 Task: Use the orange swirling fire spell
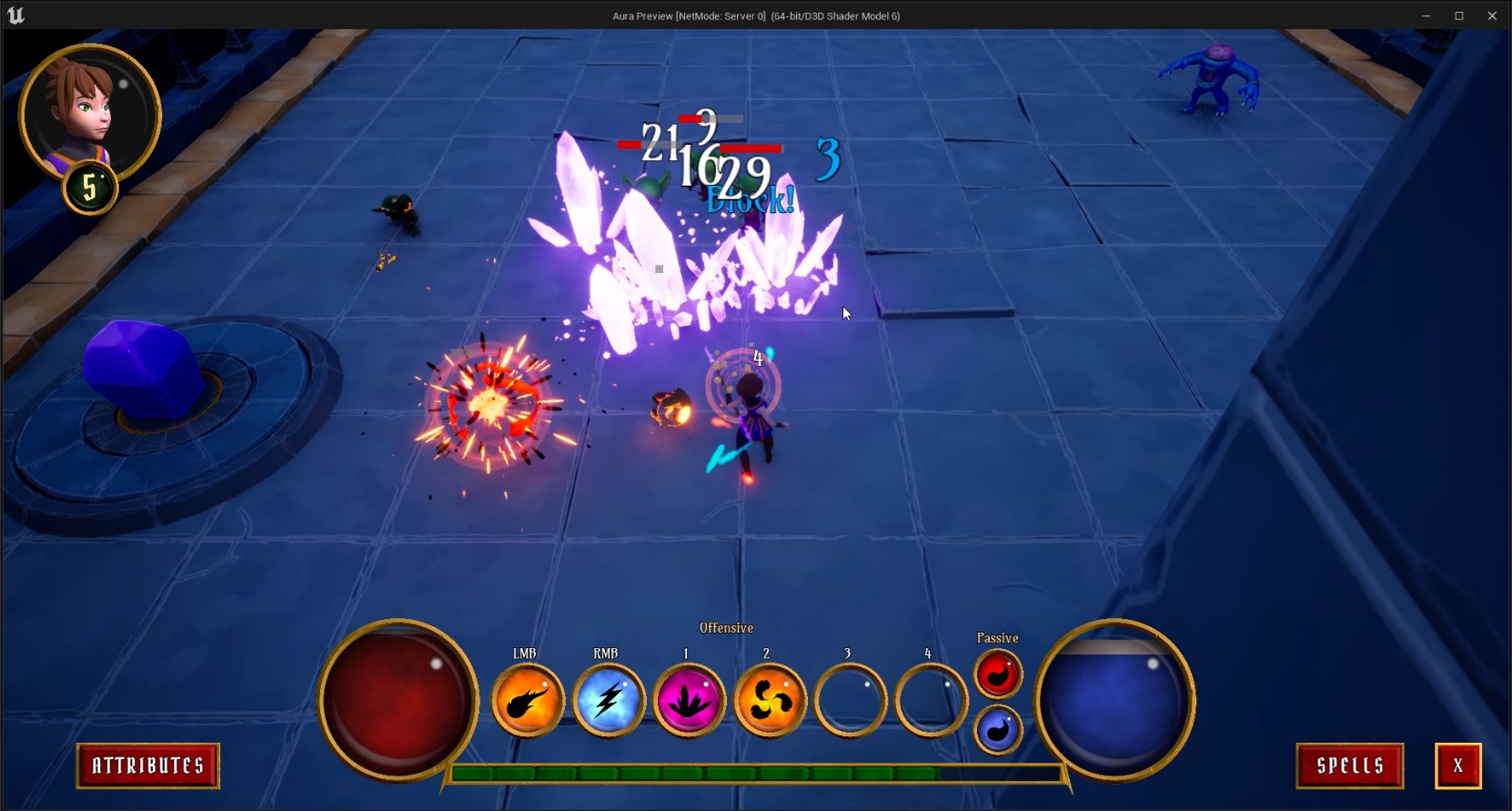(770, 701)
